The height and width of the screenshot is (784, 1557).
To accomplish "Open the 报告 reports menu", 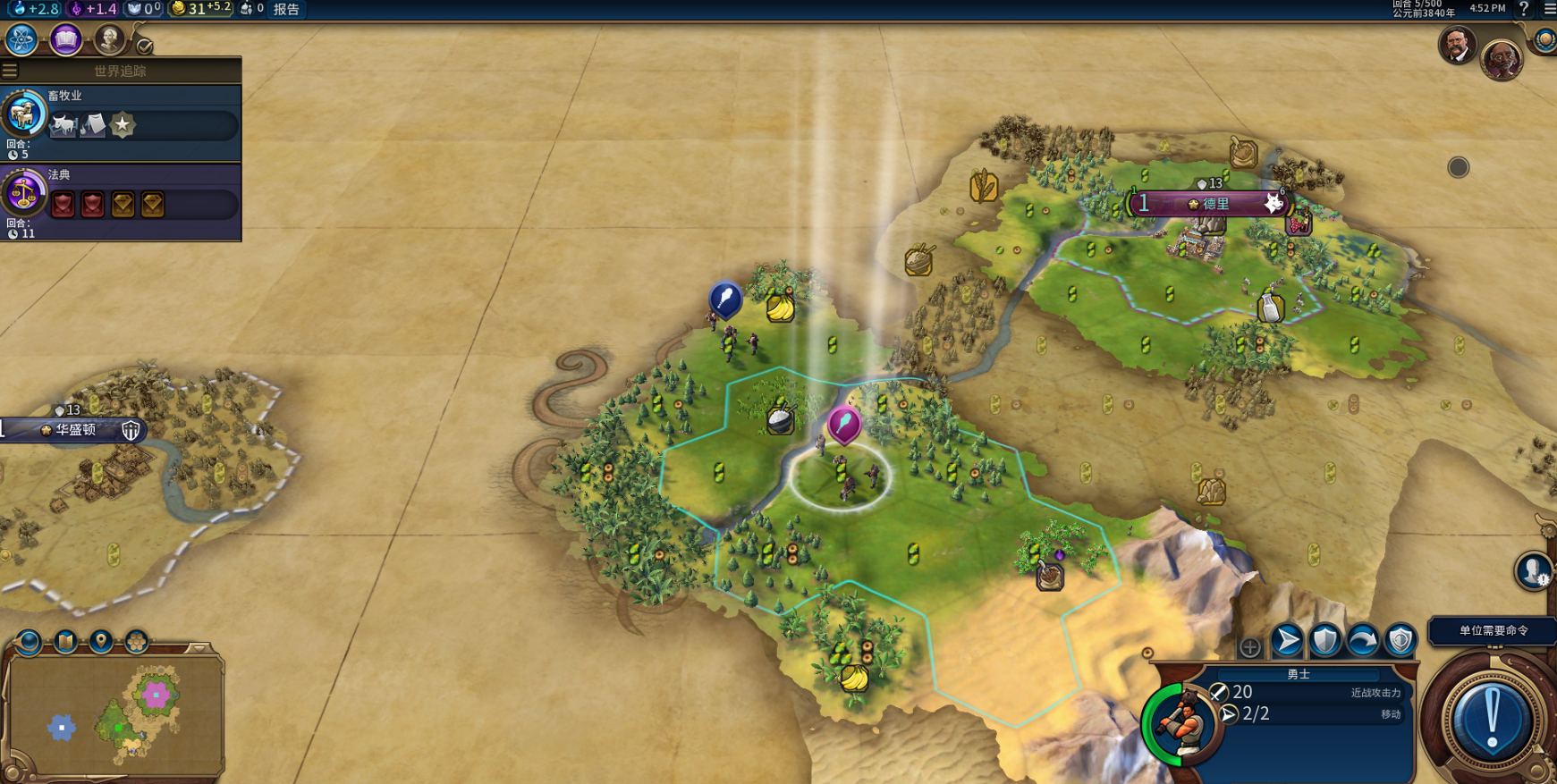I will point(286,9).
